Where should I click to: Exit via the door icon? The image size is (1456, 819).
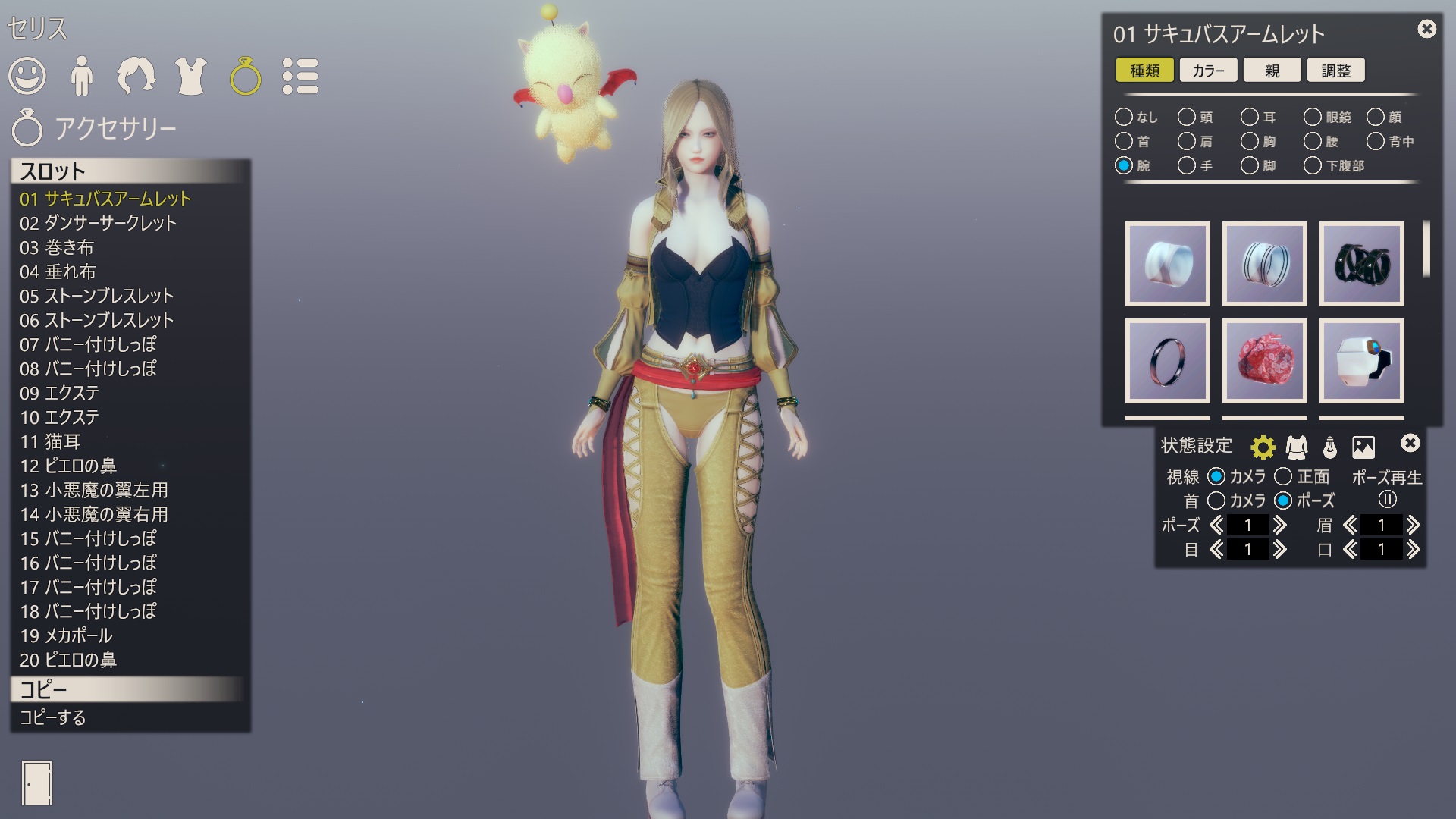pyautogui.click(x=36, y=783)
